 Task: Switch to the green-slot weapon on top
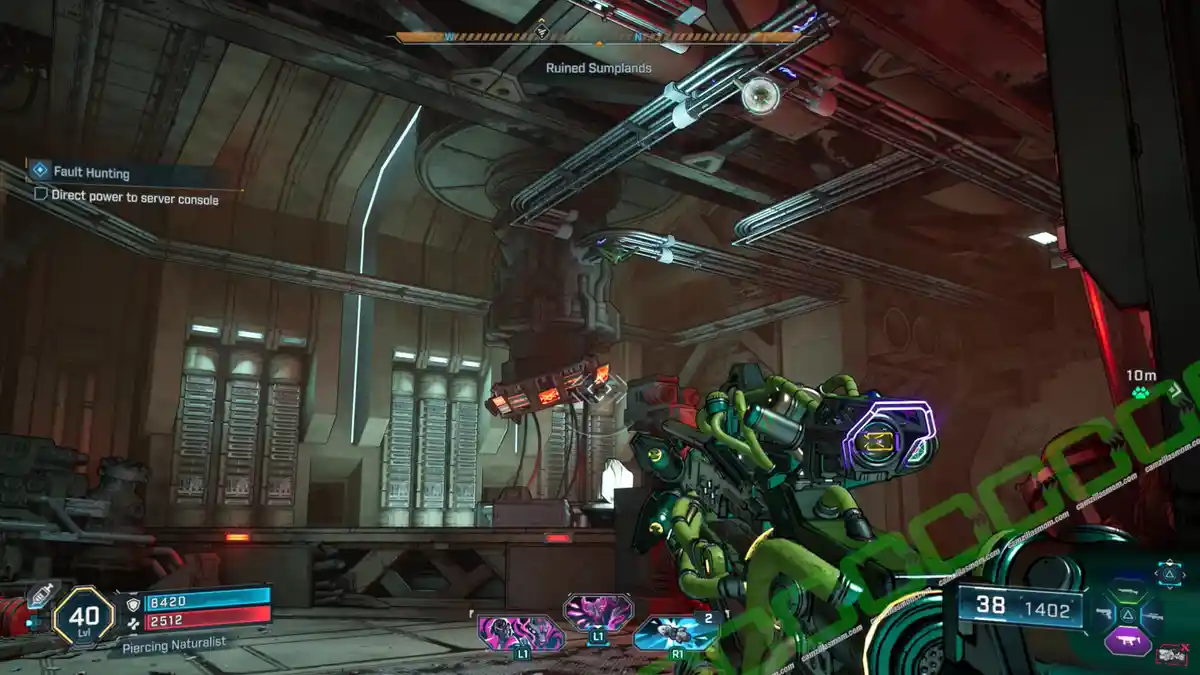[1127, 591]
